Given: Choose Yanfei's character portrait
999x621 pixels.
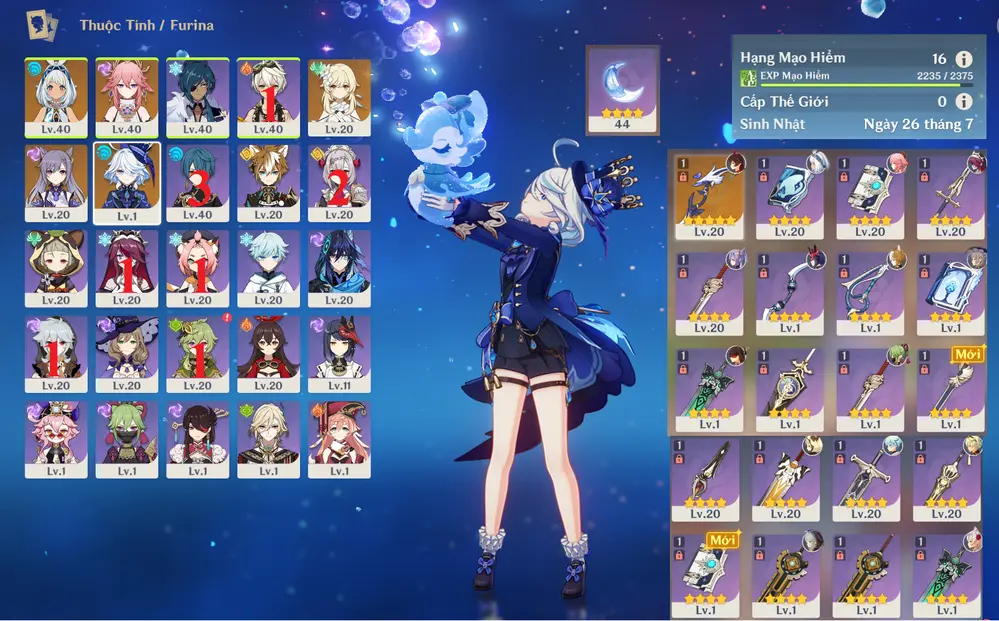Looking at the screenshot, I should pyautogui.click(x=338, y=439).
